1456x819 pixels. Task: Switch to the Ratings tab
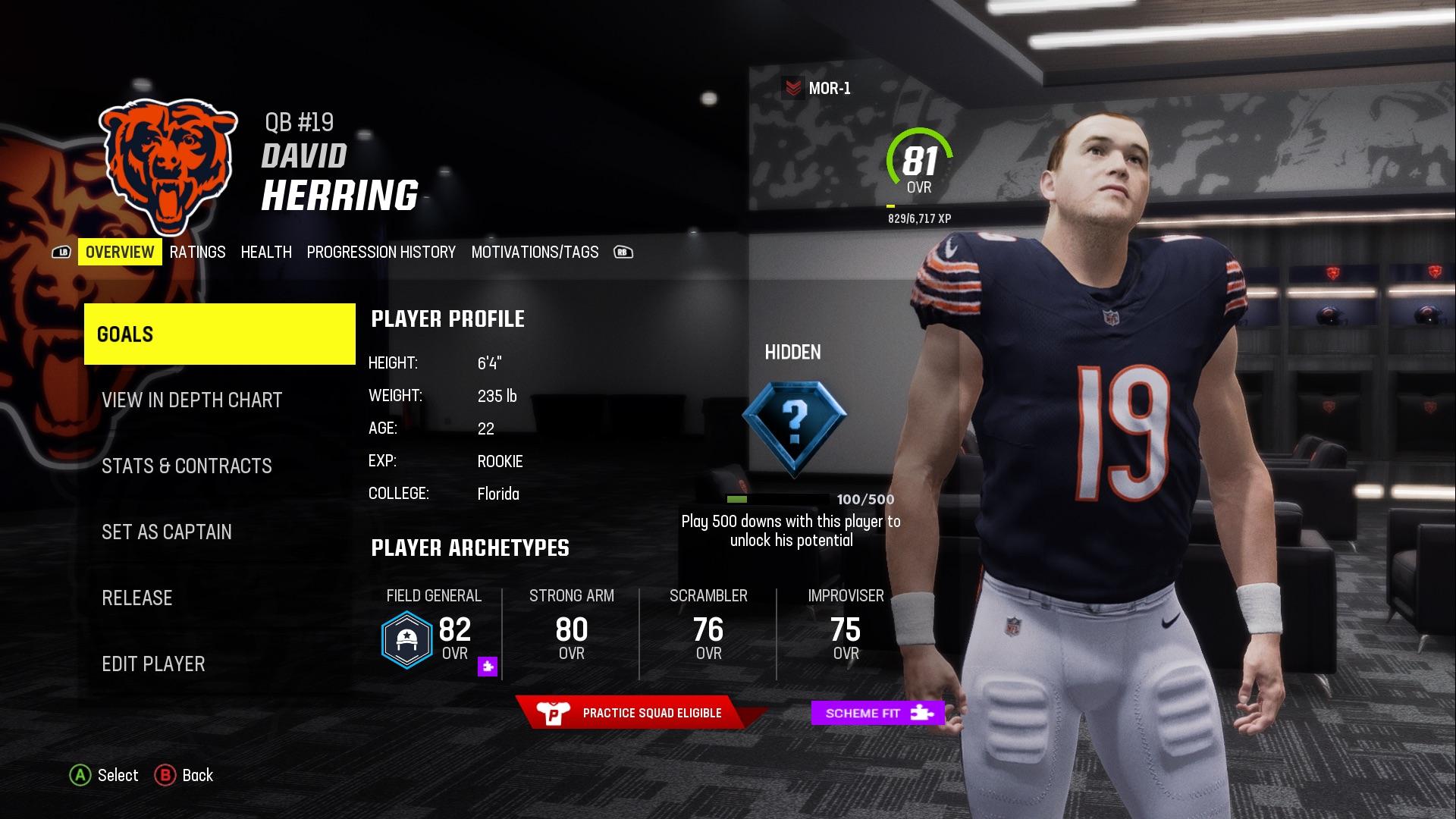(x=198, y=252)
